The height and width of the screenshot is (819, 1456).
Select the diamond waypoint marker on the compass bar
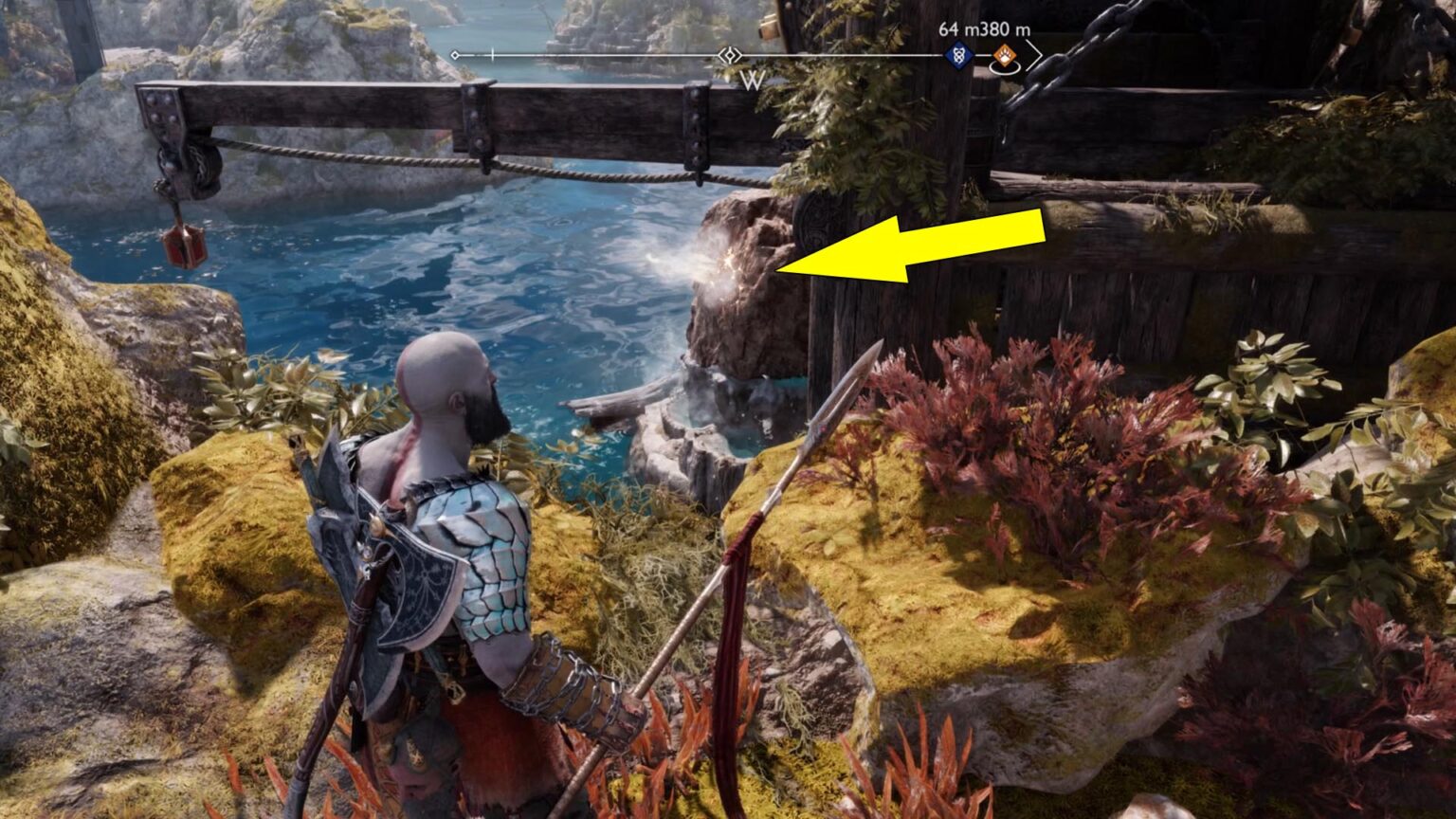(729, 54)
